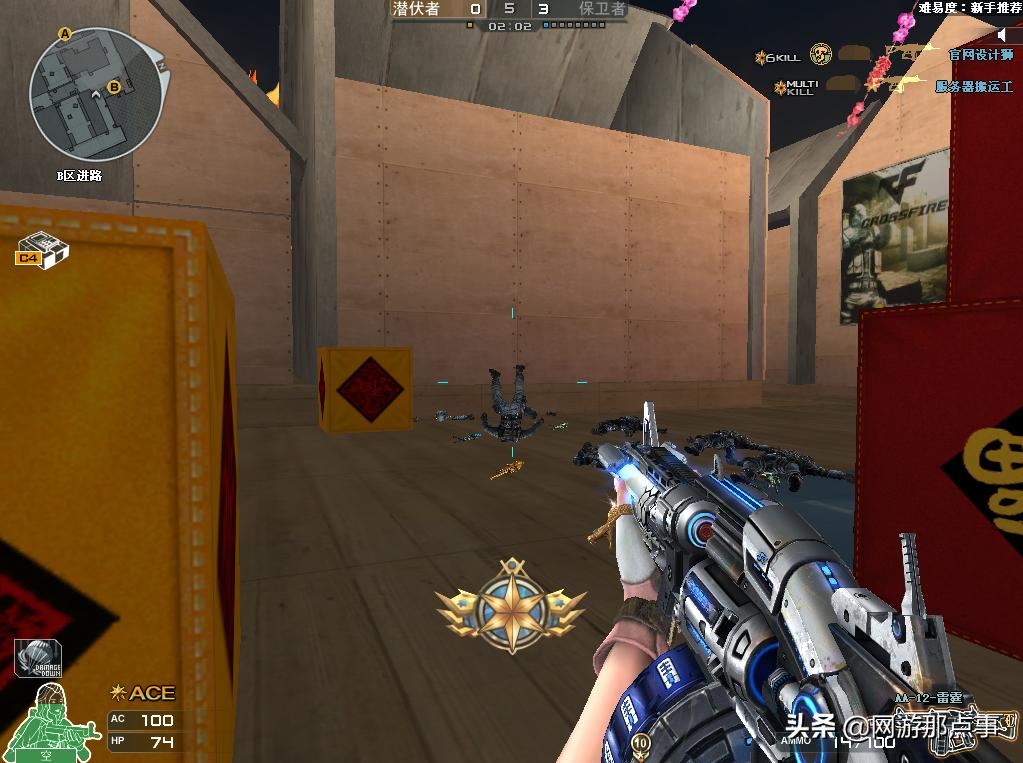Click the A site marker on minimap
The width and height of the screenshot is (1023, 763).
(66, 34)
